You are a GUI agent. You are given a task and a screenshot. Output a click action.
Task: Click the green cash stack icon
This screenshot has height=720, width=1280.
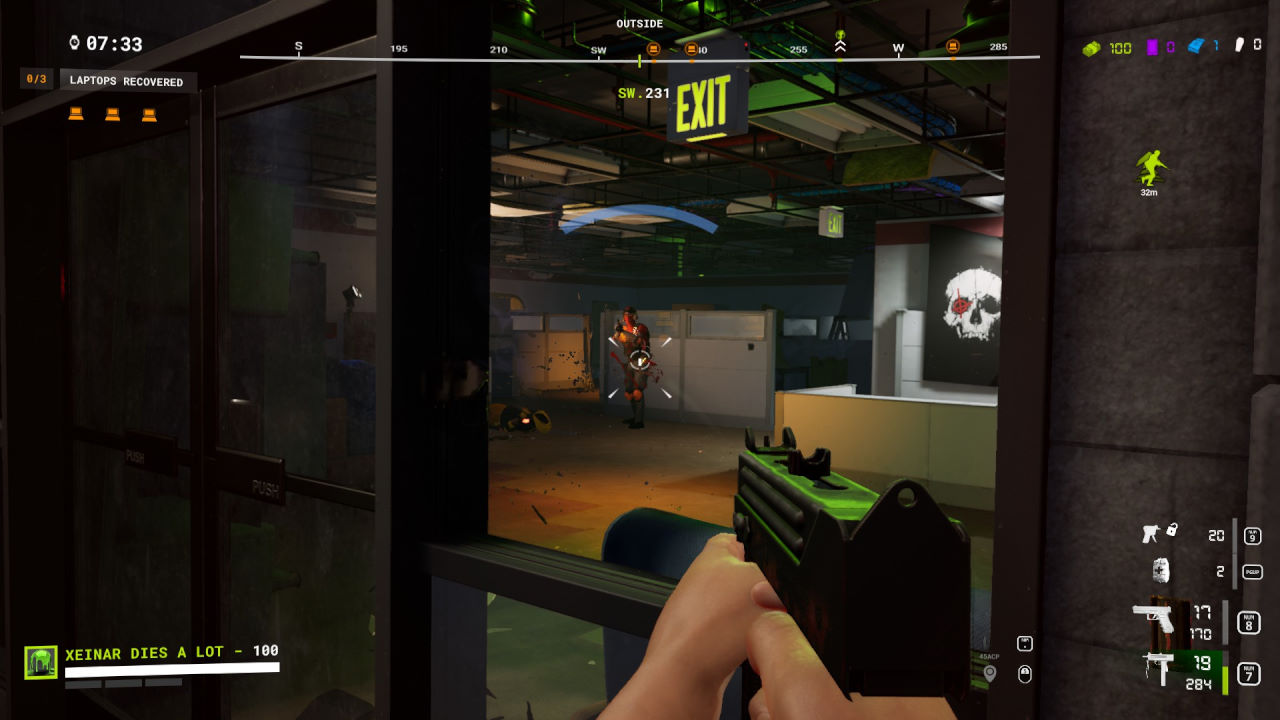pyautogui.click(x=1092, y=47)
